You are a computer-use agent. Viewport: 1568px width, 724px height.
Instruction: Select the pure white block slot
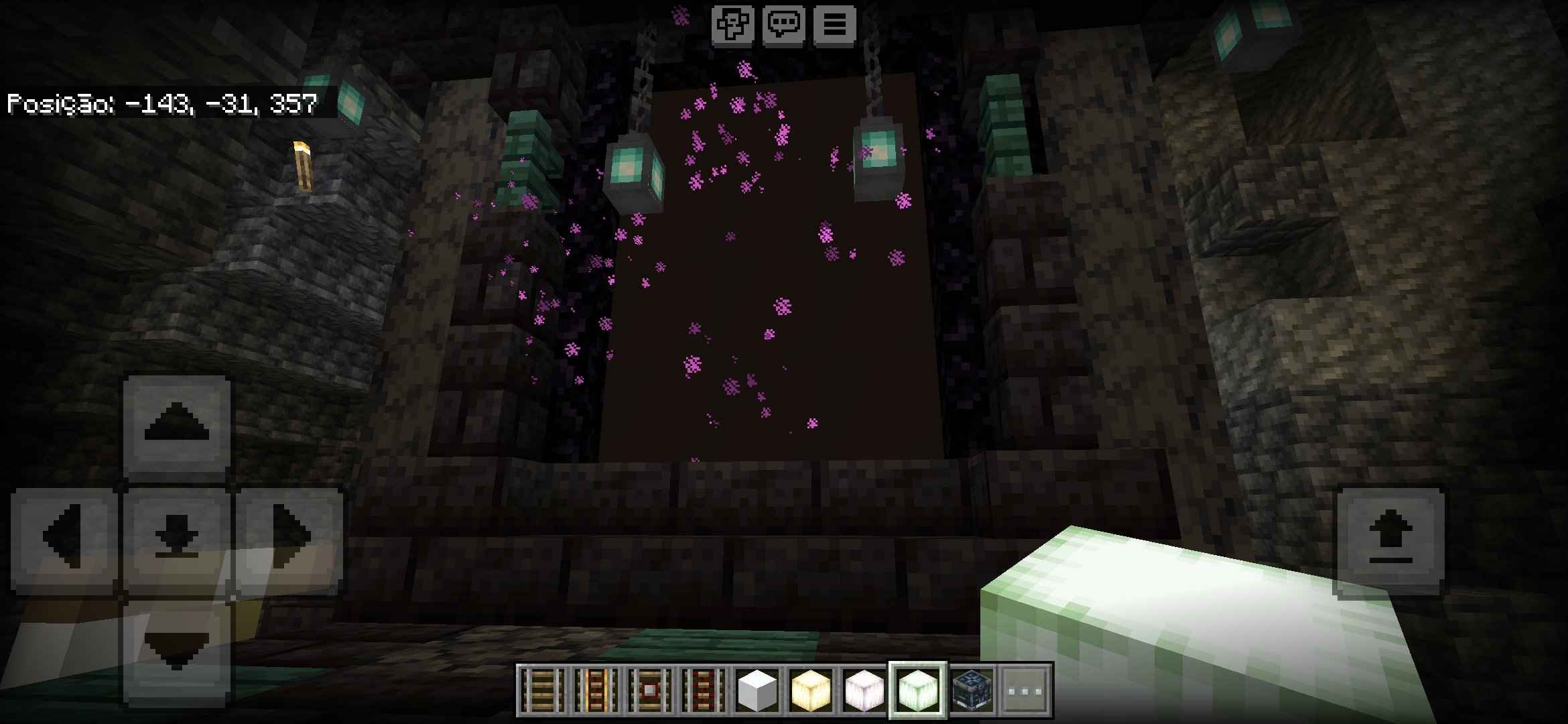tap(757, 690)
